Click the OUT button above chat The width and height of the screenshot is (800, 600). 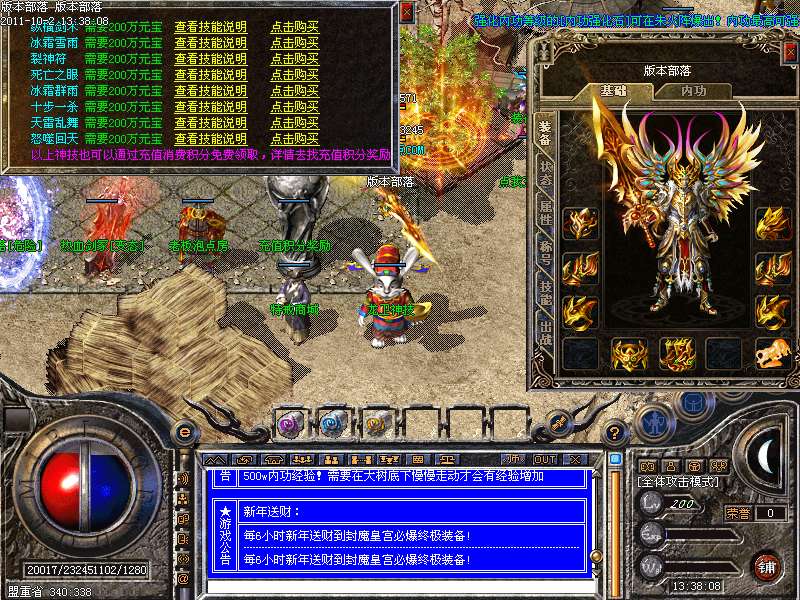pos(544,459)
